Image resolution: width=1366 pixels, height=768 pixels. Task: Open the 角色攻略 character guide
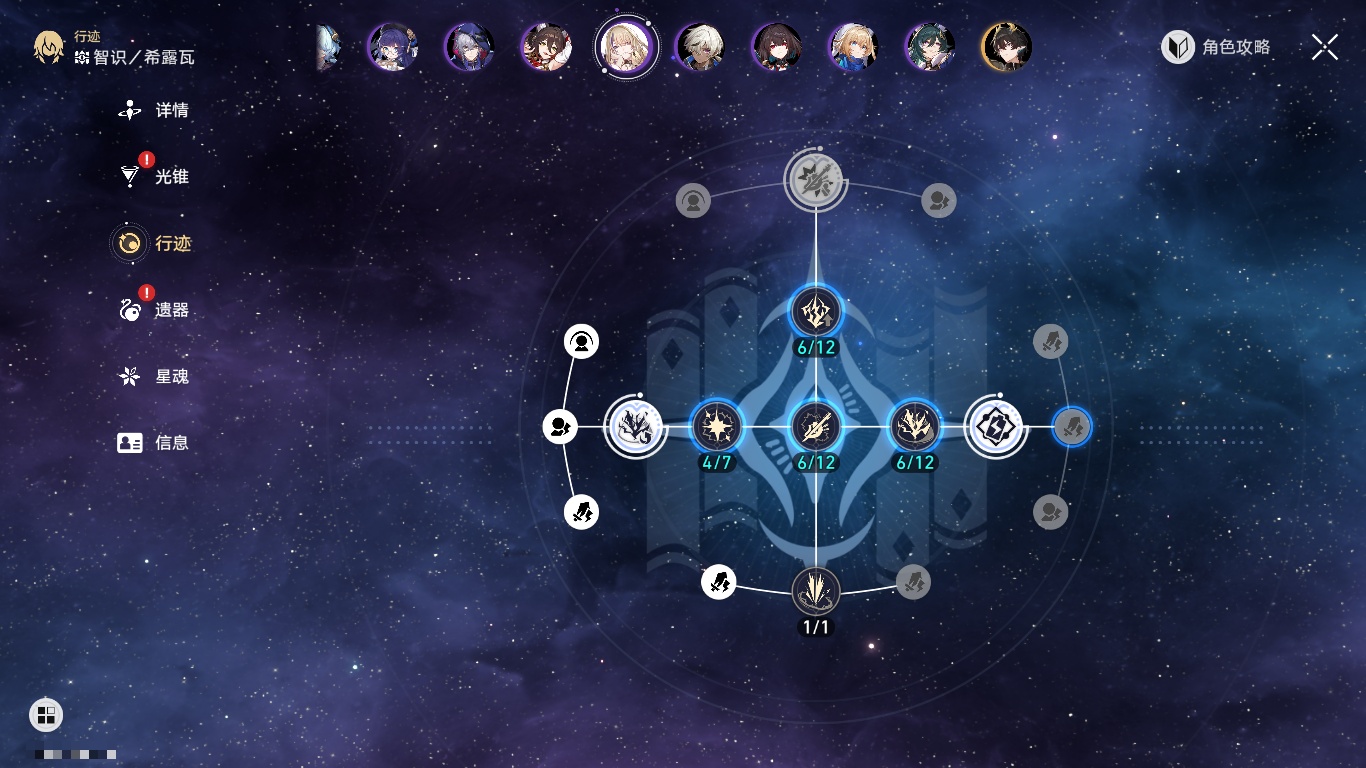tap(1217, 47)
